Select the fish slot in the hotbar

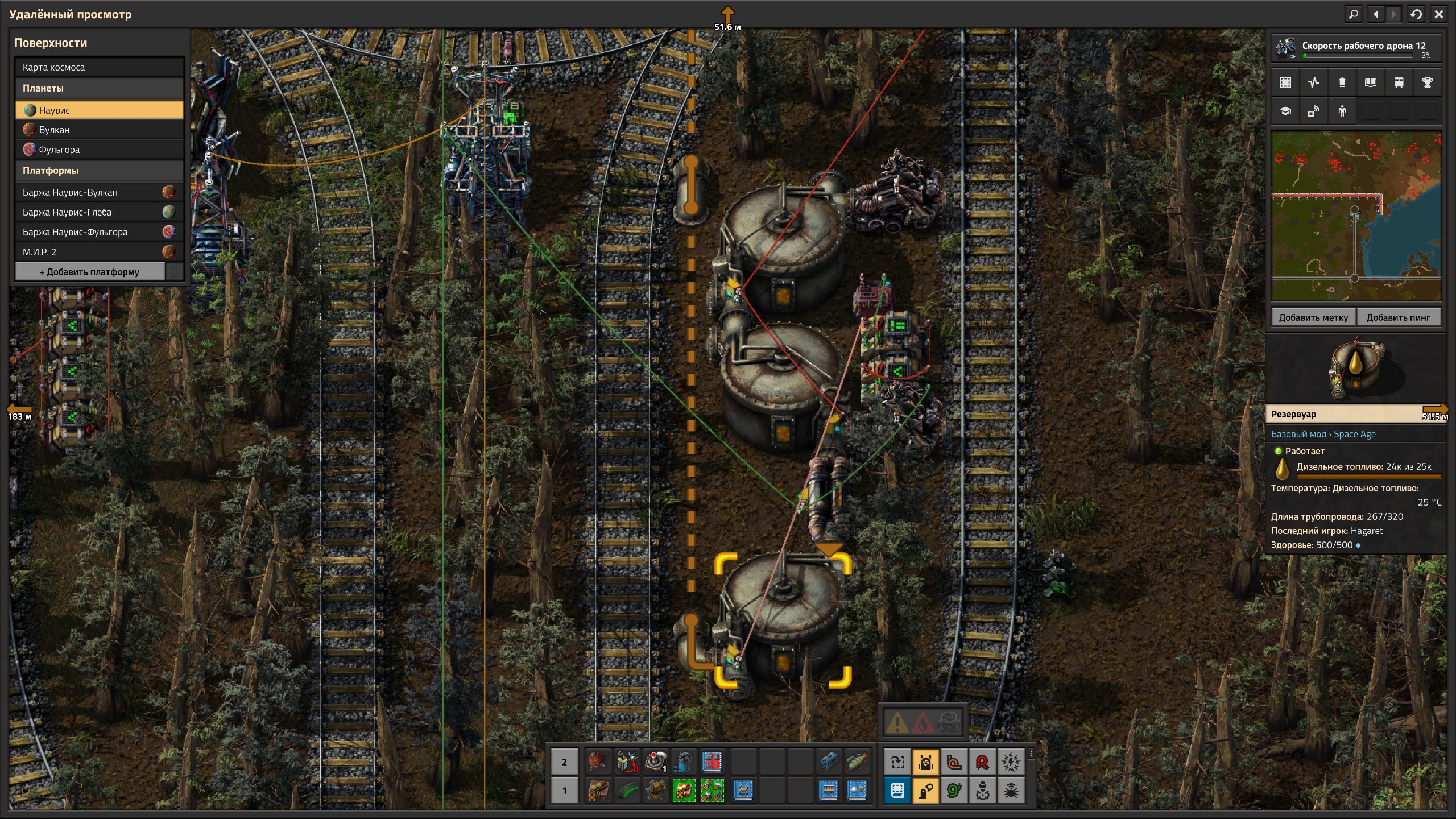click(857, 762)
